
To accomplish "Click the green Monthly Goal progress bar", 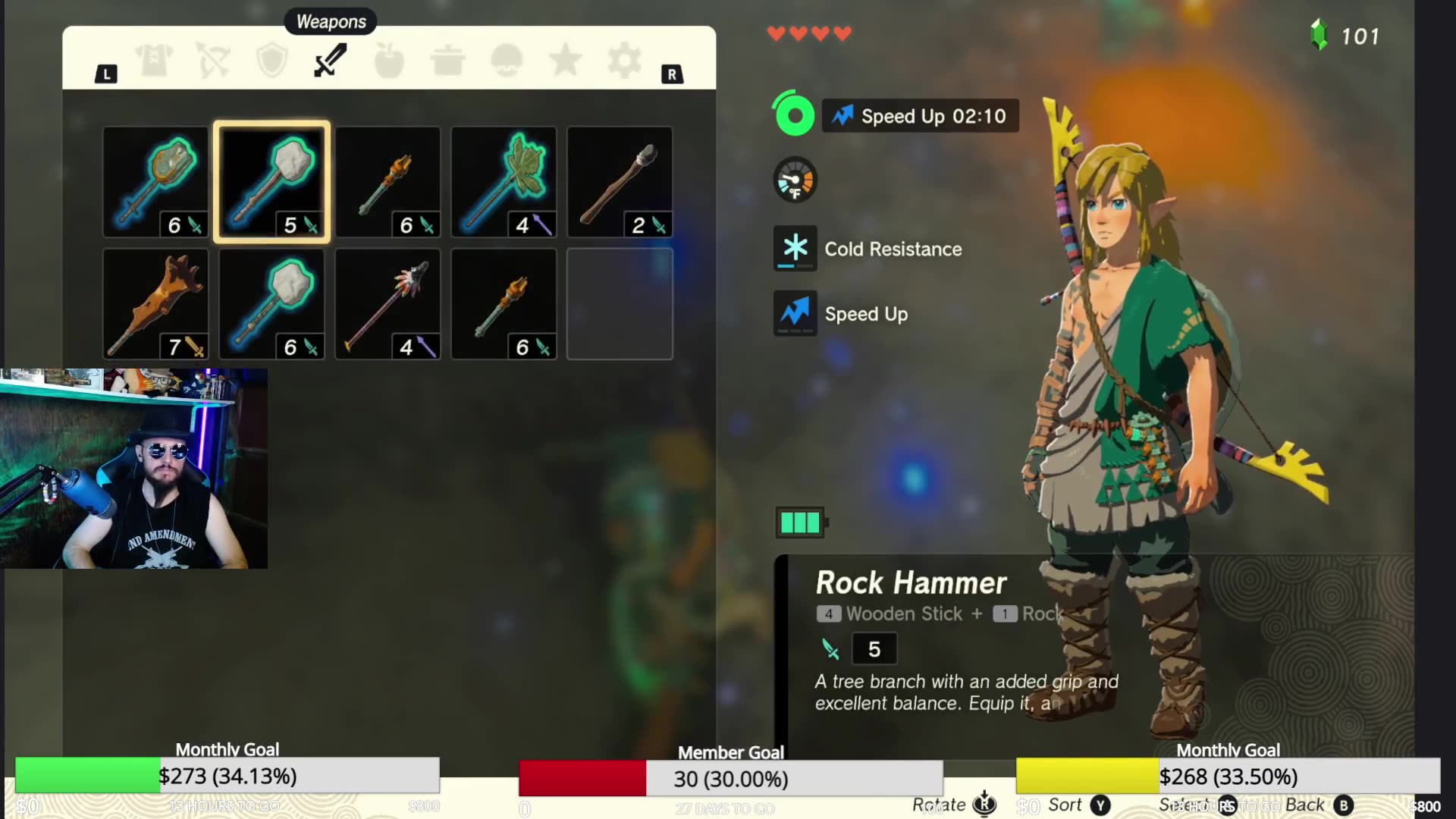I will point(86,775).
